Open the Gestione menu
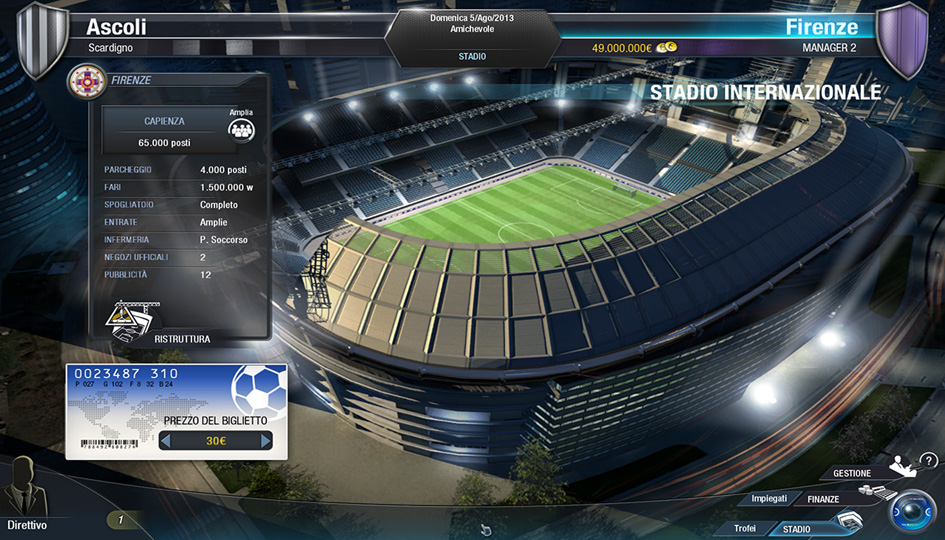This screenshot has height=540, width=945. click(x=852, y=473)
